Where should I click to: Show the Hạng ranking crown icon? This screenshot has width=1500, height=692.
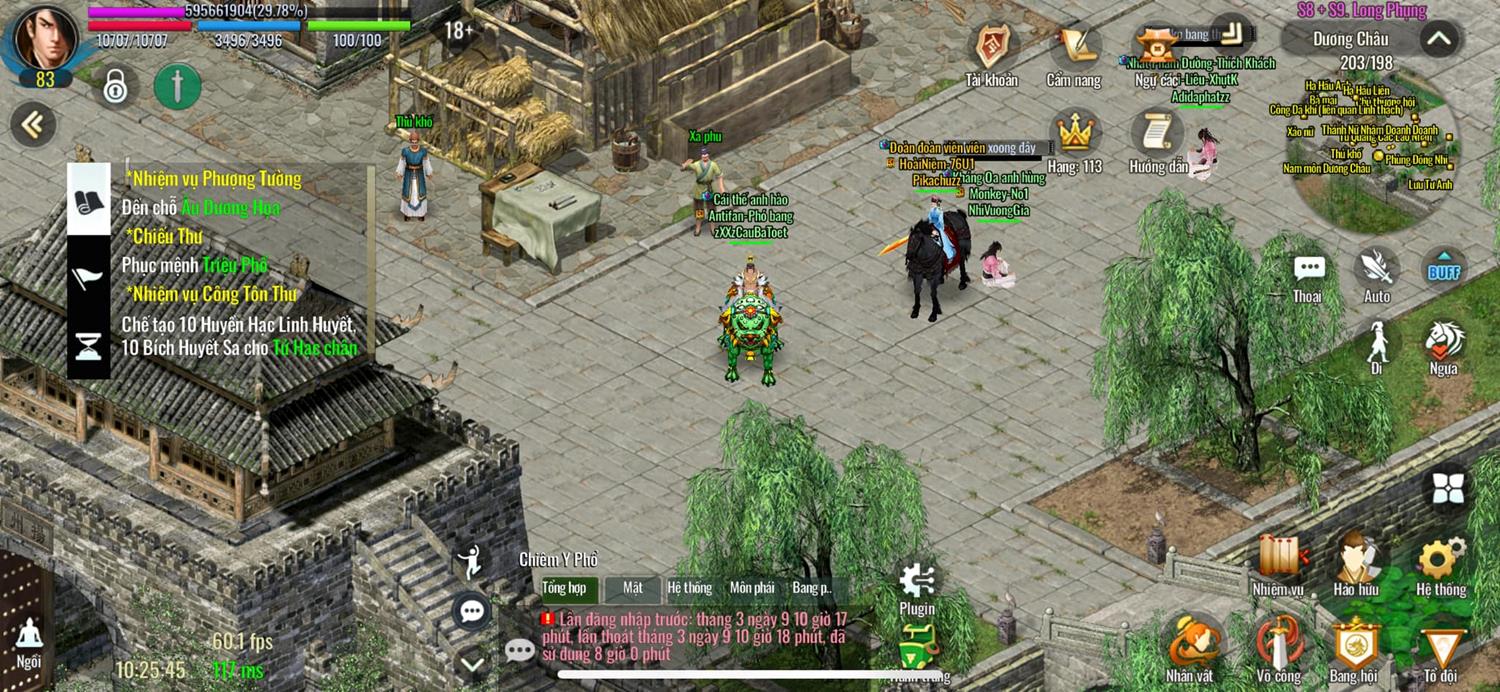[x=1074, y=133]
